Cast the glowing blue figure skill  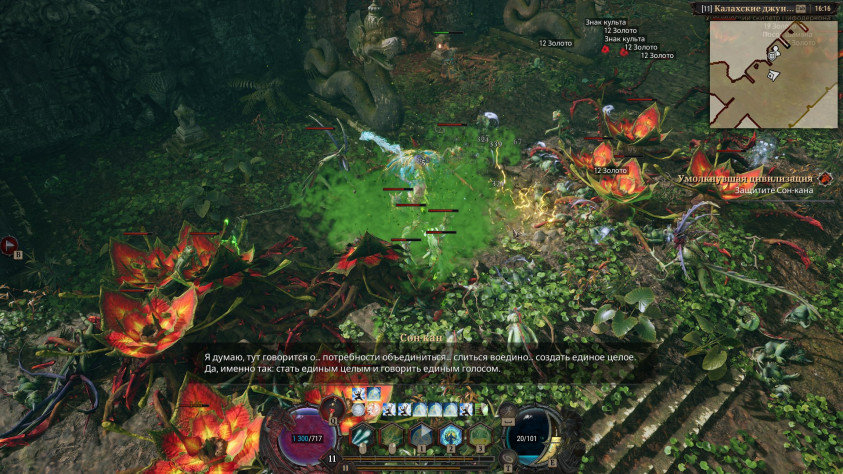[450, 434]
